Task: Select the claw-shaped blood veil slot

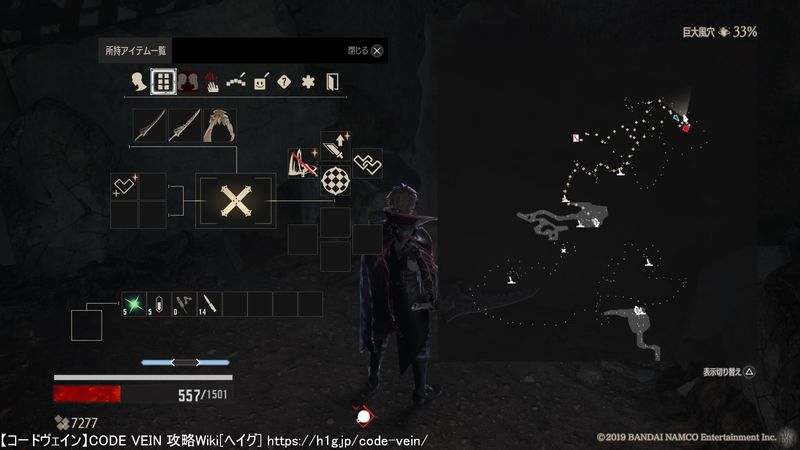Action: (218, 126)
